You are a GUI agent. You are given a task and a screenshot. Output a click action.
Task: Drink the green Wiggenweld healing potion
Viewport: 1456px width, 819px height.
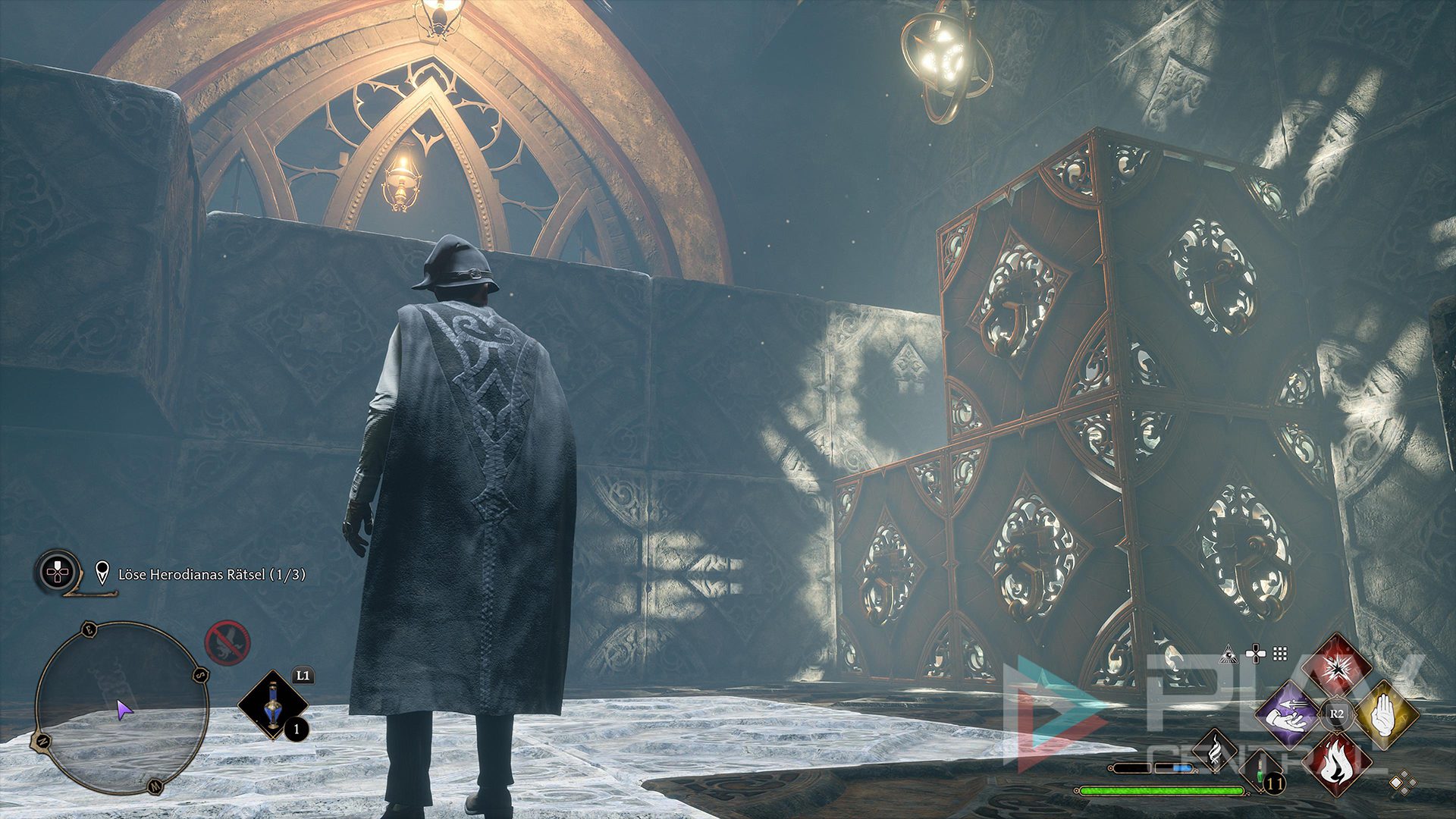point(1262,772)
